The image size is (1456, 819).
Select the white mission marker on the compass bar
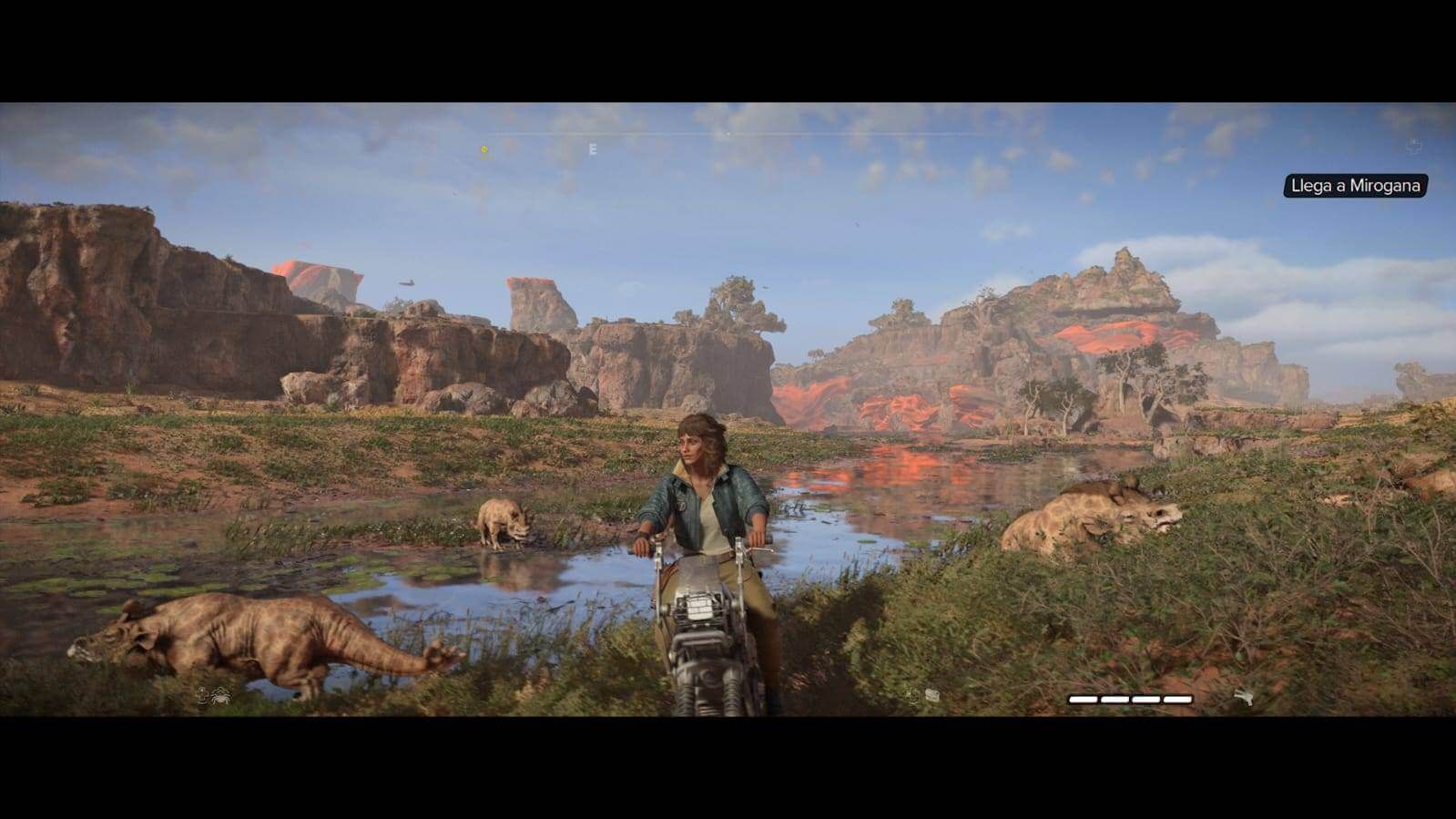(728, 133)
